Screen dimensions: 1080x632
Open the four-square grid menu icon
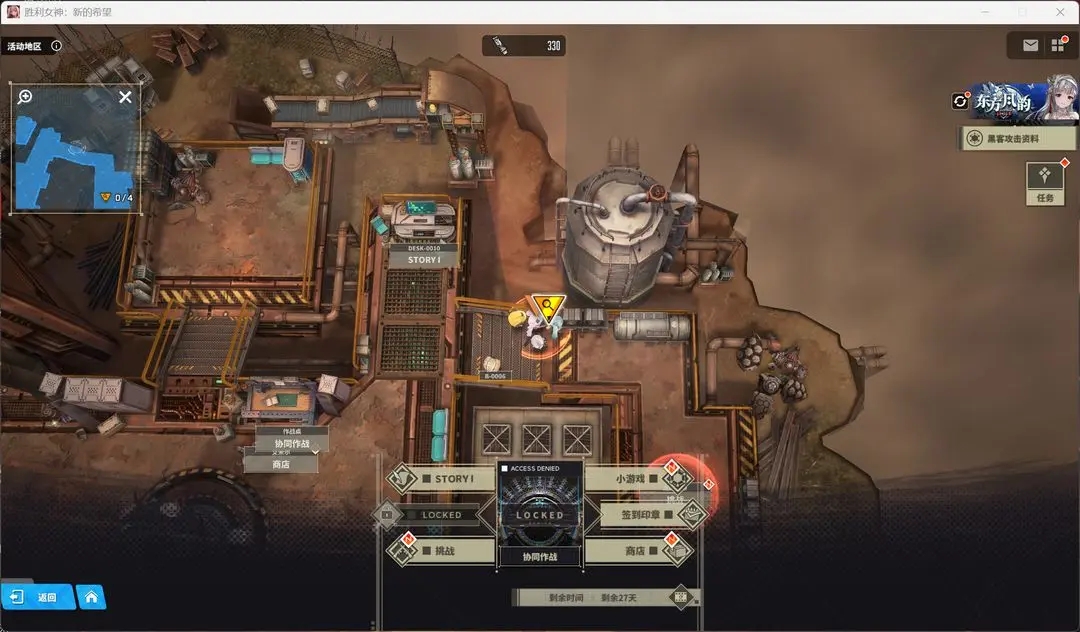pos(1058,45)
